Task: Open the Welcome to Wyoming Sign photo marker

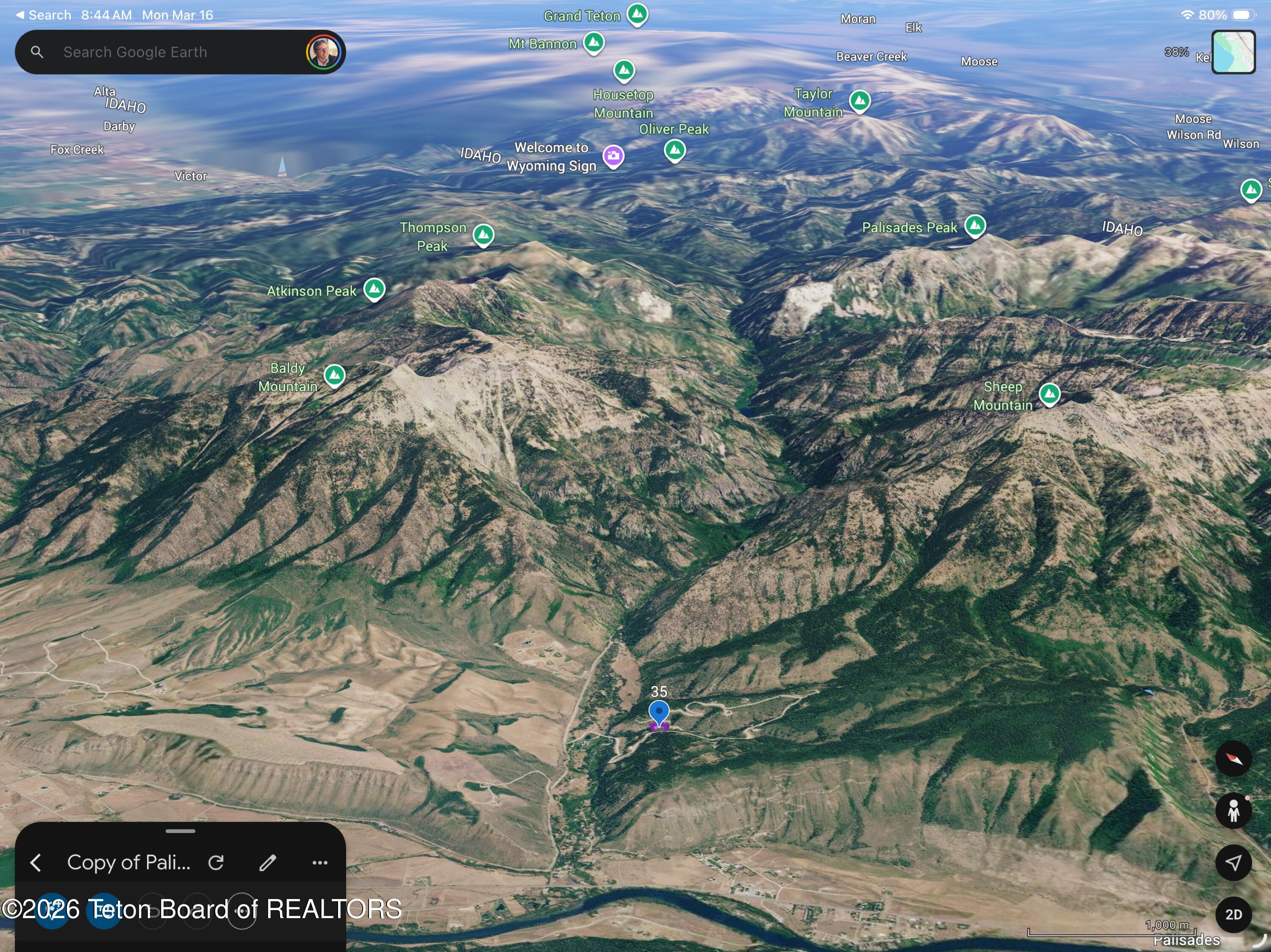Action: pos(613,155)
